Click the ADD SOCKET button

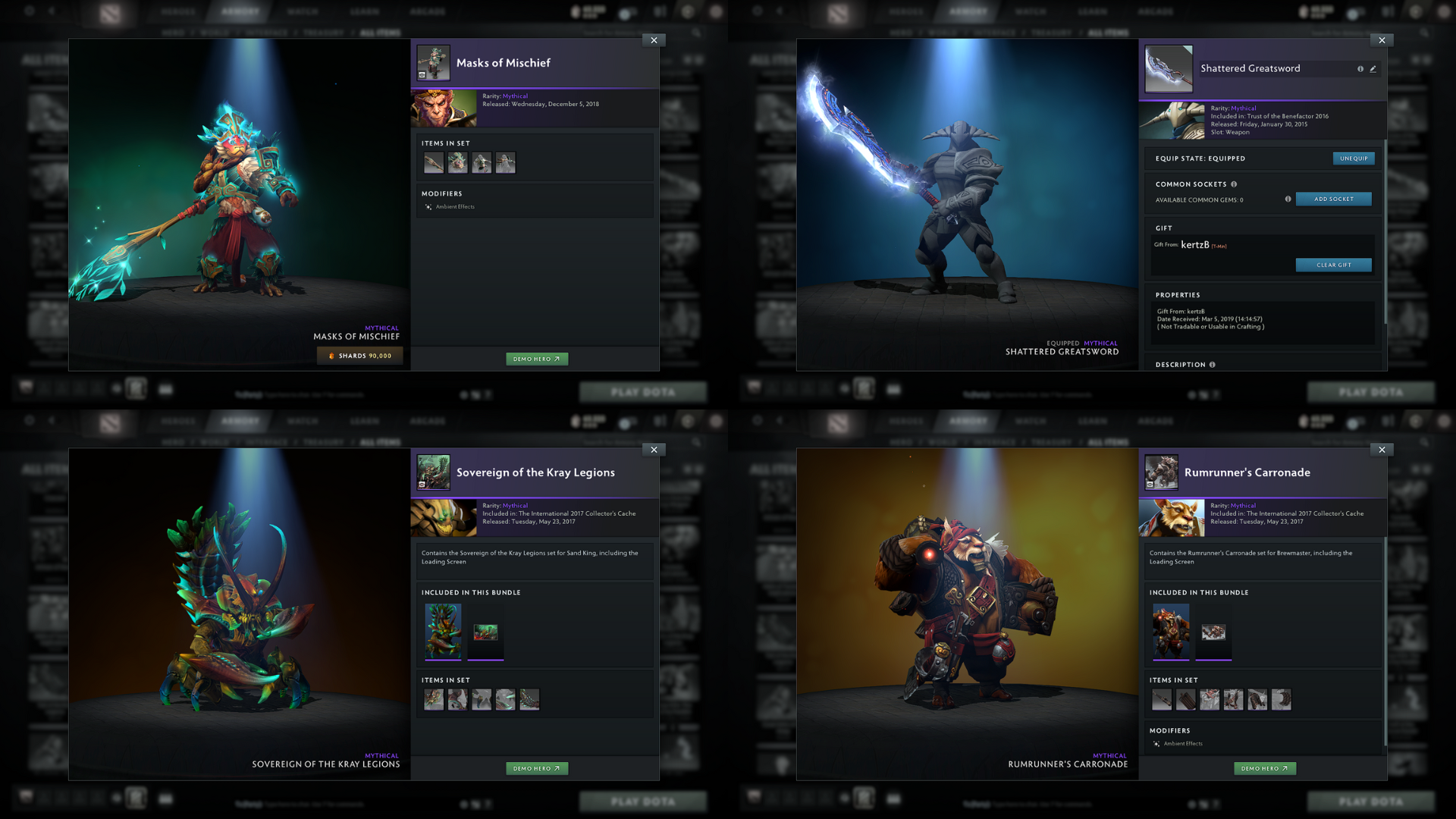(1333, 199)
